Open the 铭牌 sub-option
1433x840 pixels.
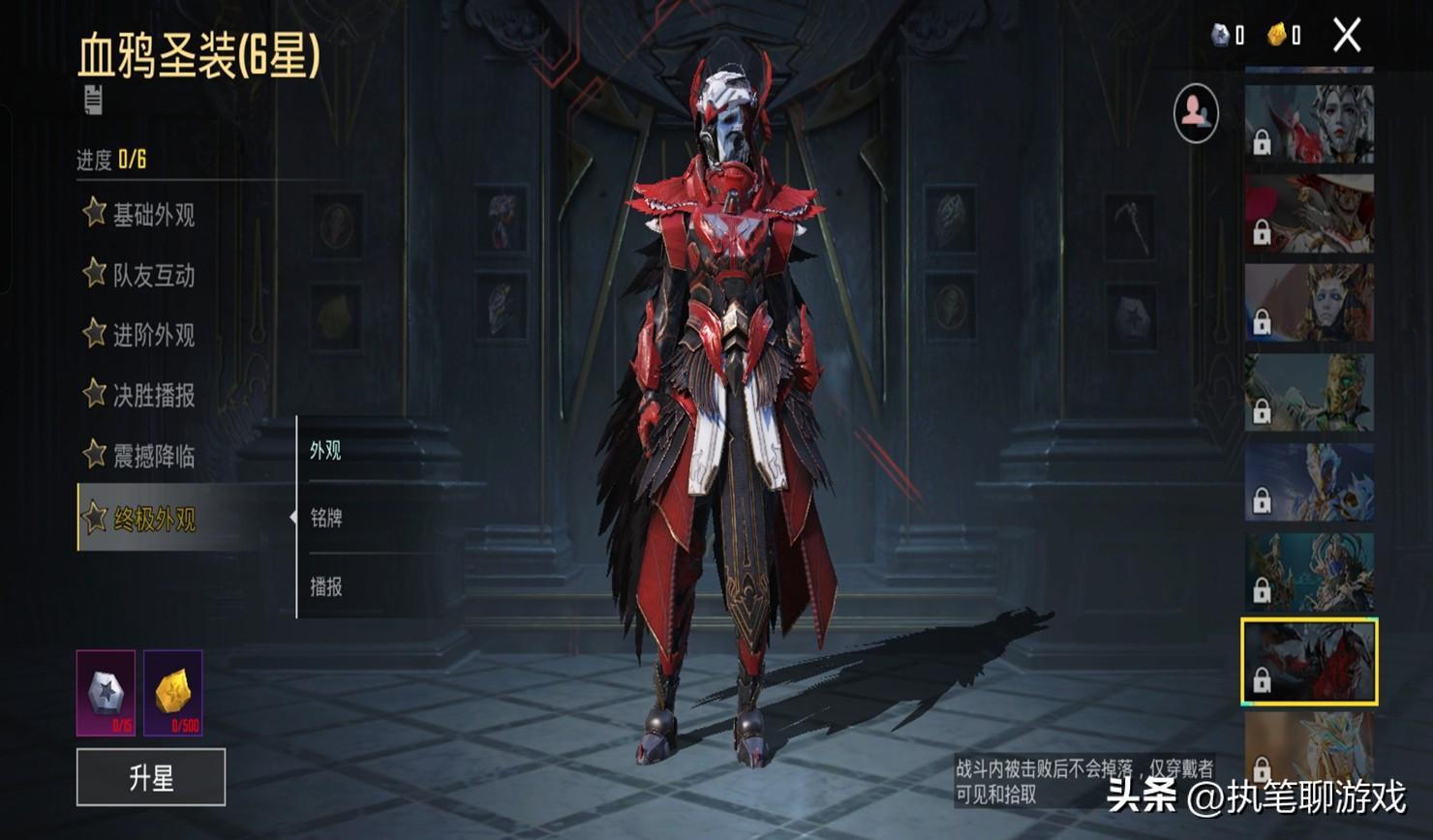326,519
